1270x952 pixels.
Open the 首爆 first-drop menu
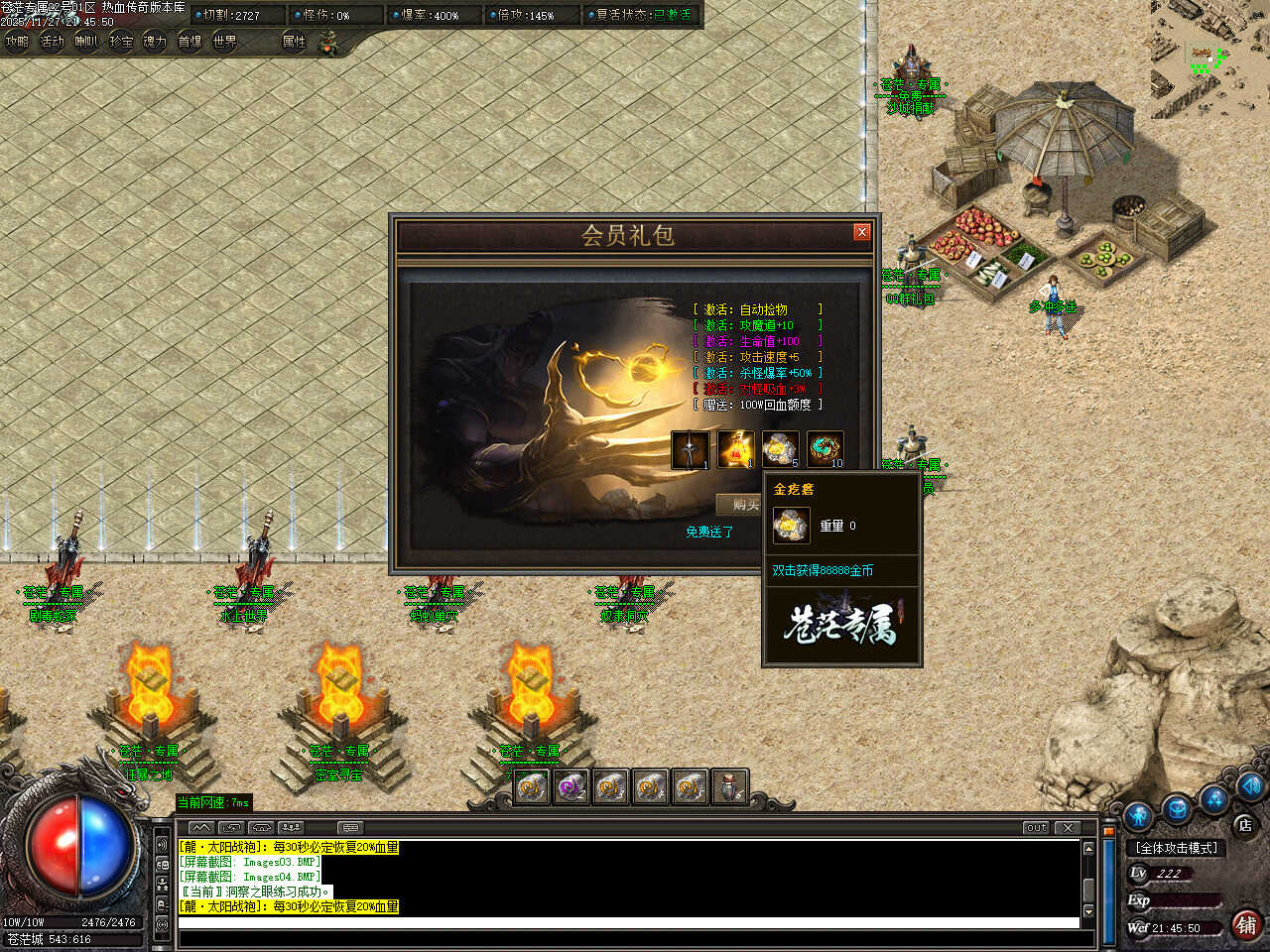[190, 42]
